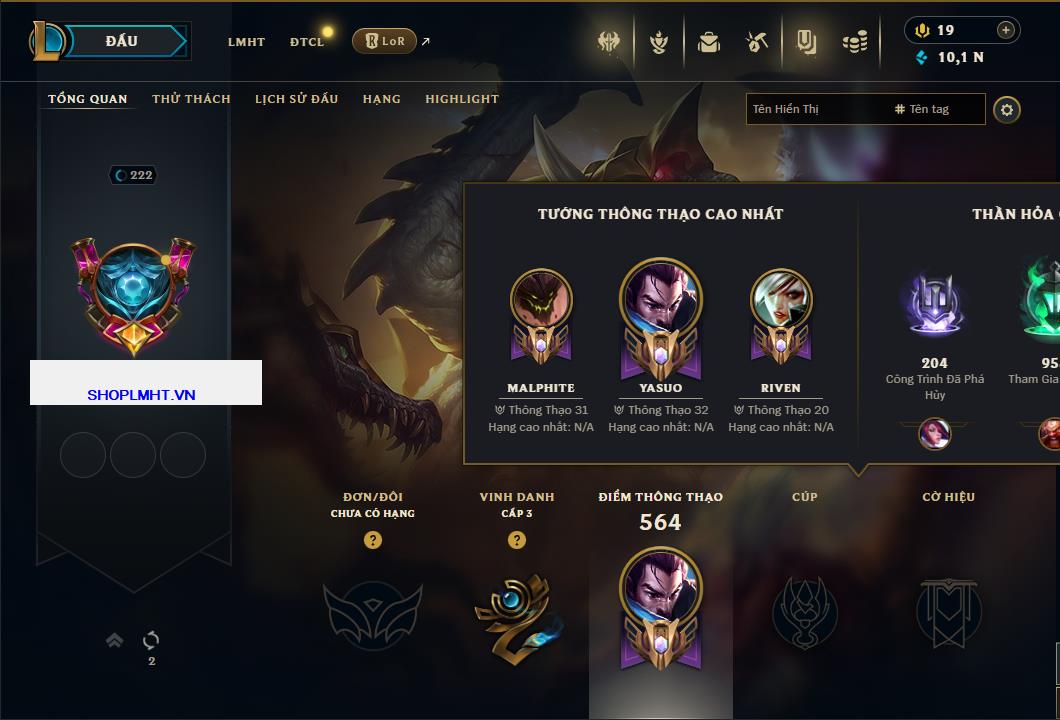Select the CỜ HIỆU banner emblem
This screenshot has height=720, width=1060.
(x=948, y=612)
